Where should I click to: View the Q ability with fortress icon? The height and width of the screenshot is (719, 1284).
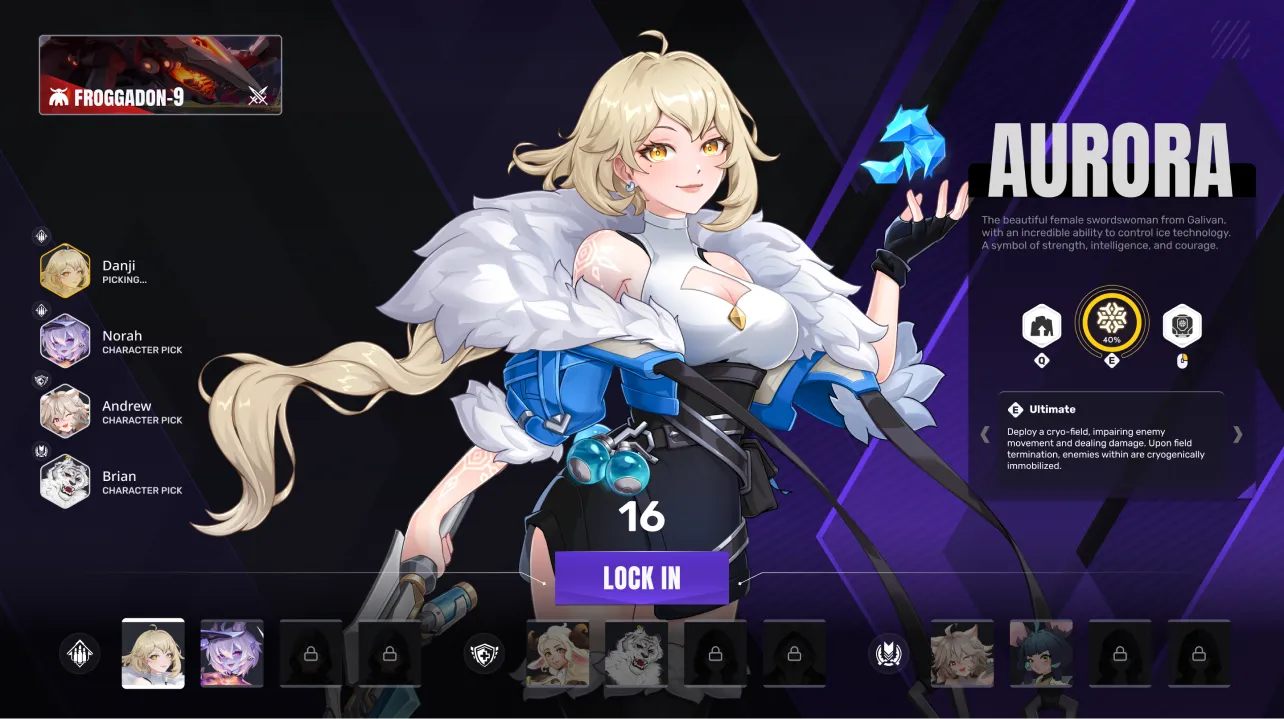(1042, 325)
